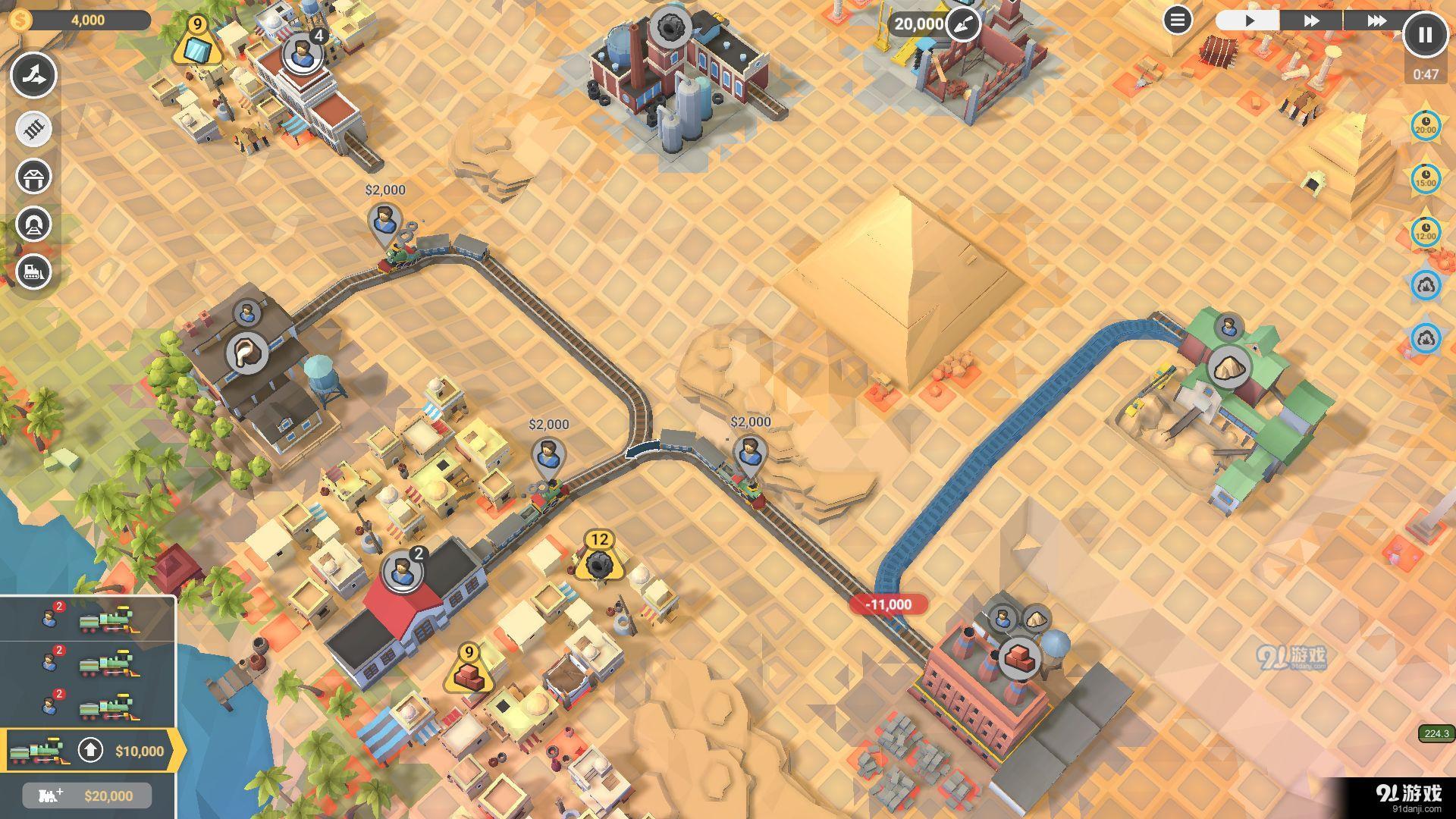
Task: Select the bridge building tool
Action: (33, 177)
